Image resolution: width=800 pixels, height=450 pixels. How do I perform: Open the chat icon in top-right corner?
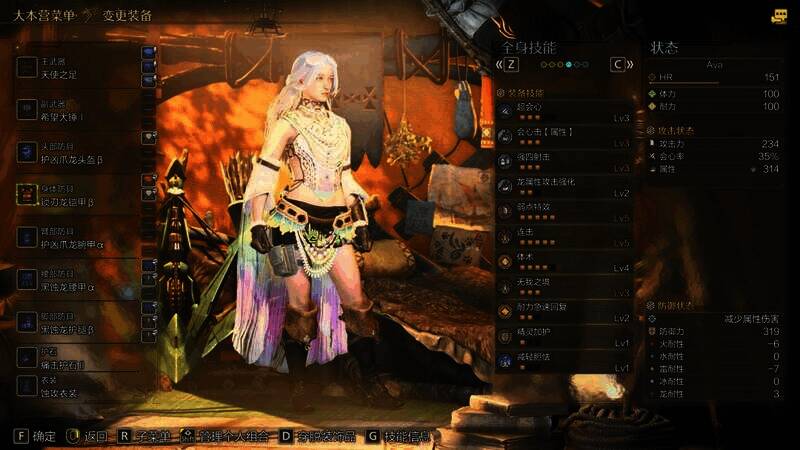pos(780,15)
